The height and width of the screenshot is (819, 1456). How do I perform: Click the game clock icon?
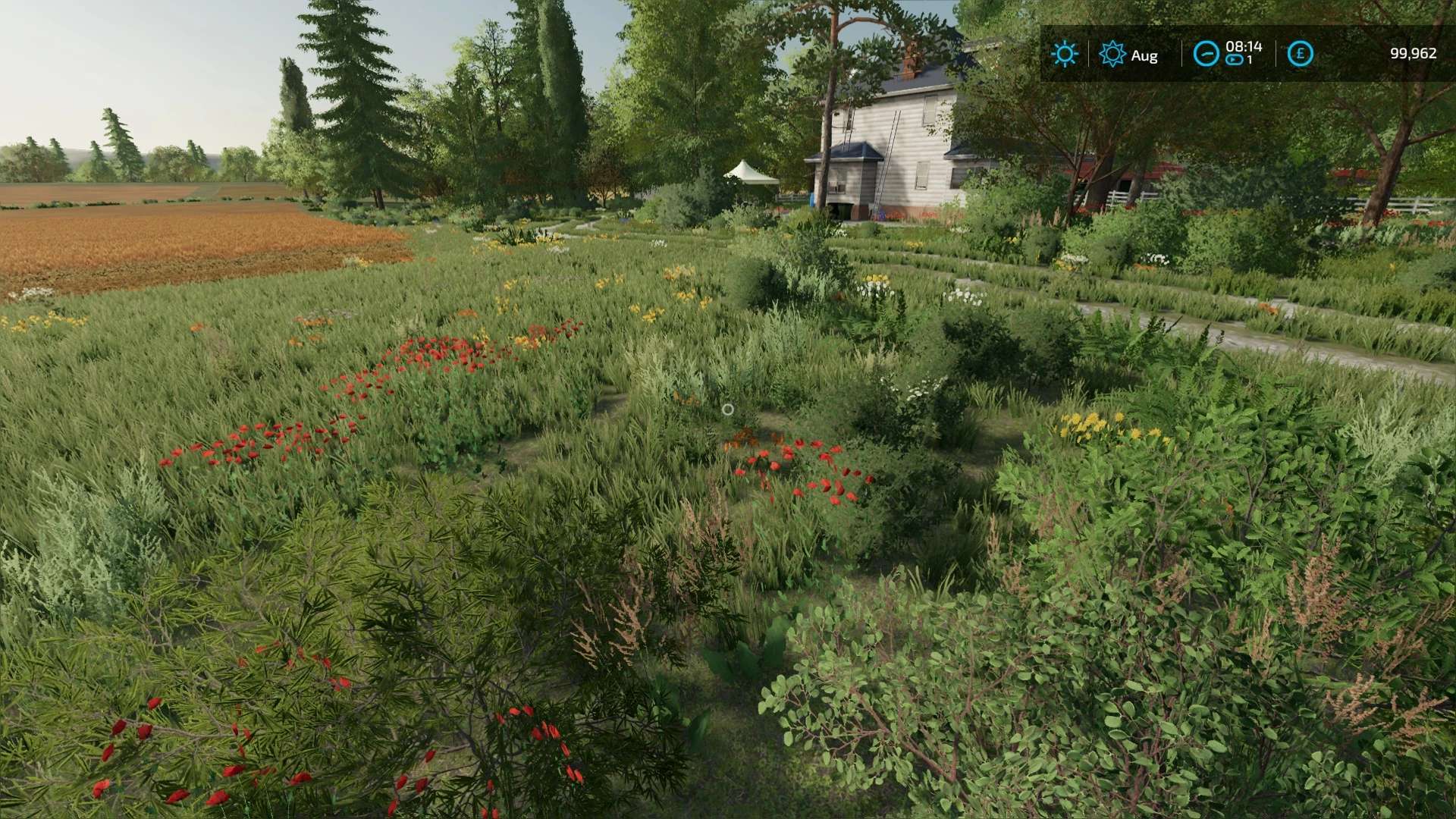(x=1206, y=54)
